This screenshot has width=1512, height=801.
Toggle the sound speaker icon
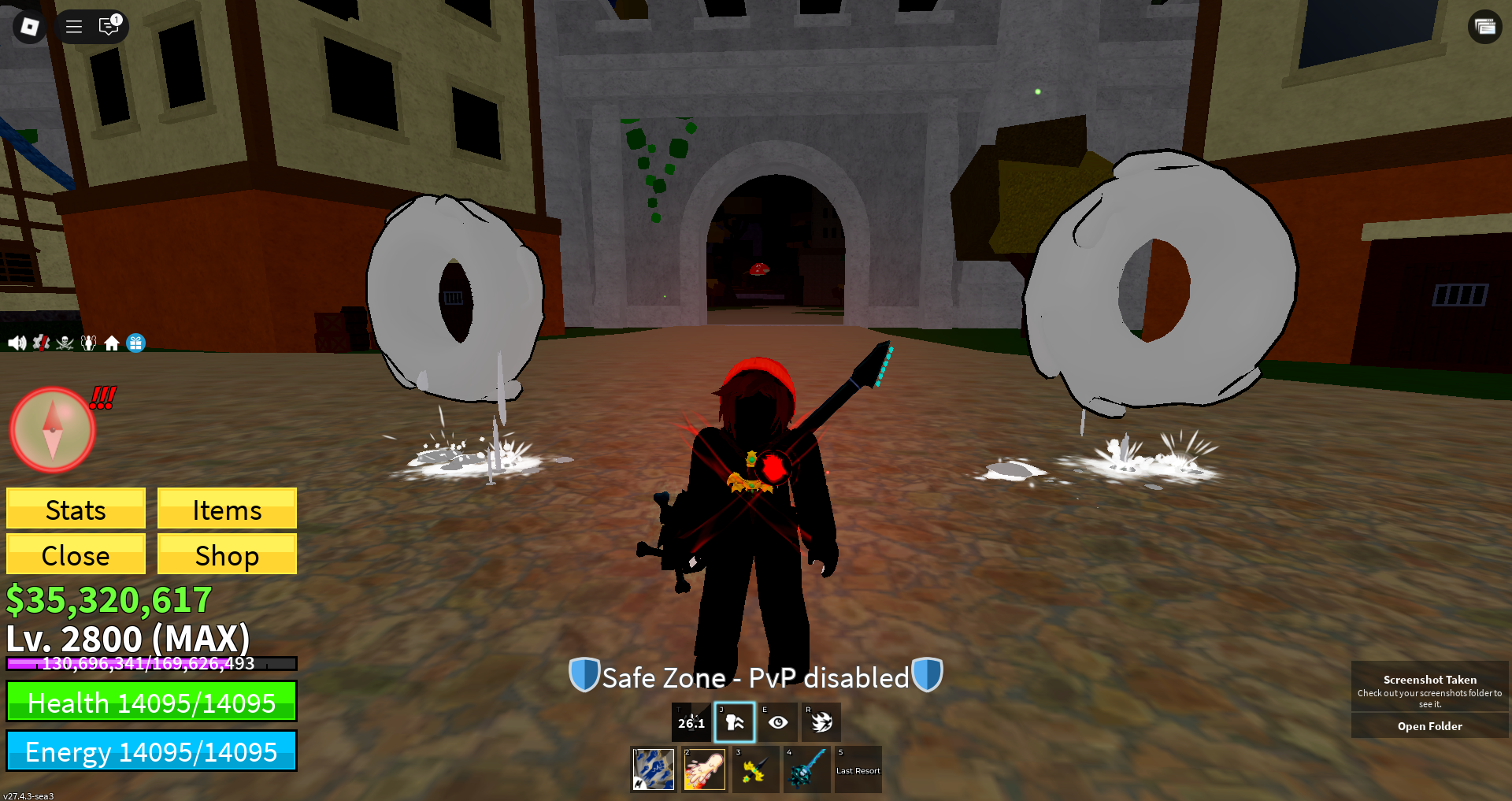point(17,343)
